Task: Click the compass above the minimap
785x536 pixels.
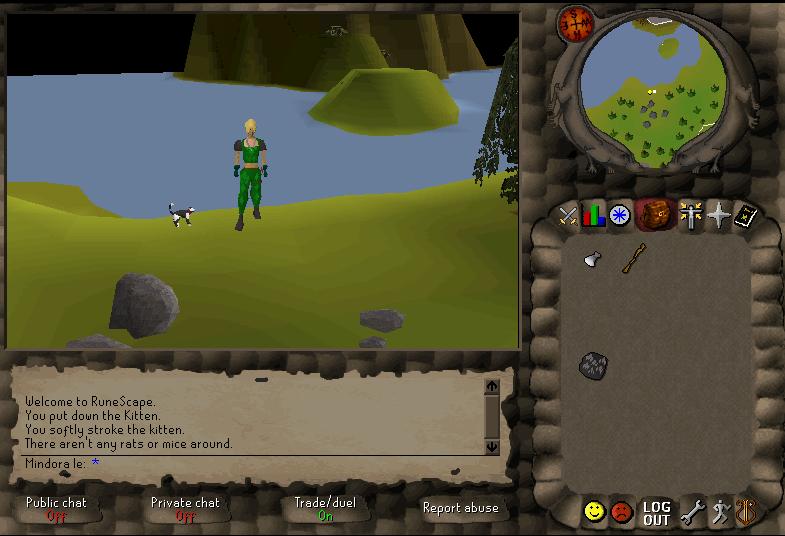Action: coord(577,22)
